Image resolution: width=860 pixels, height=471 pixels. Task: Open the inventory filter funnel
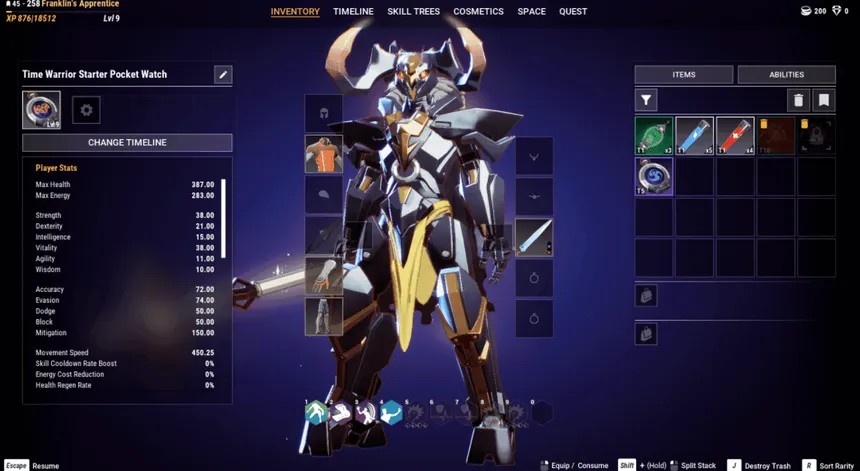coord(647,100)
